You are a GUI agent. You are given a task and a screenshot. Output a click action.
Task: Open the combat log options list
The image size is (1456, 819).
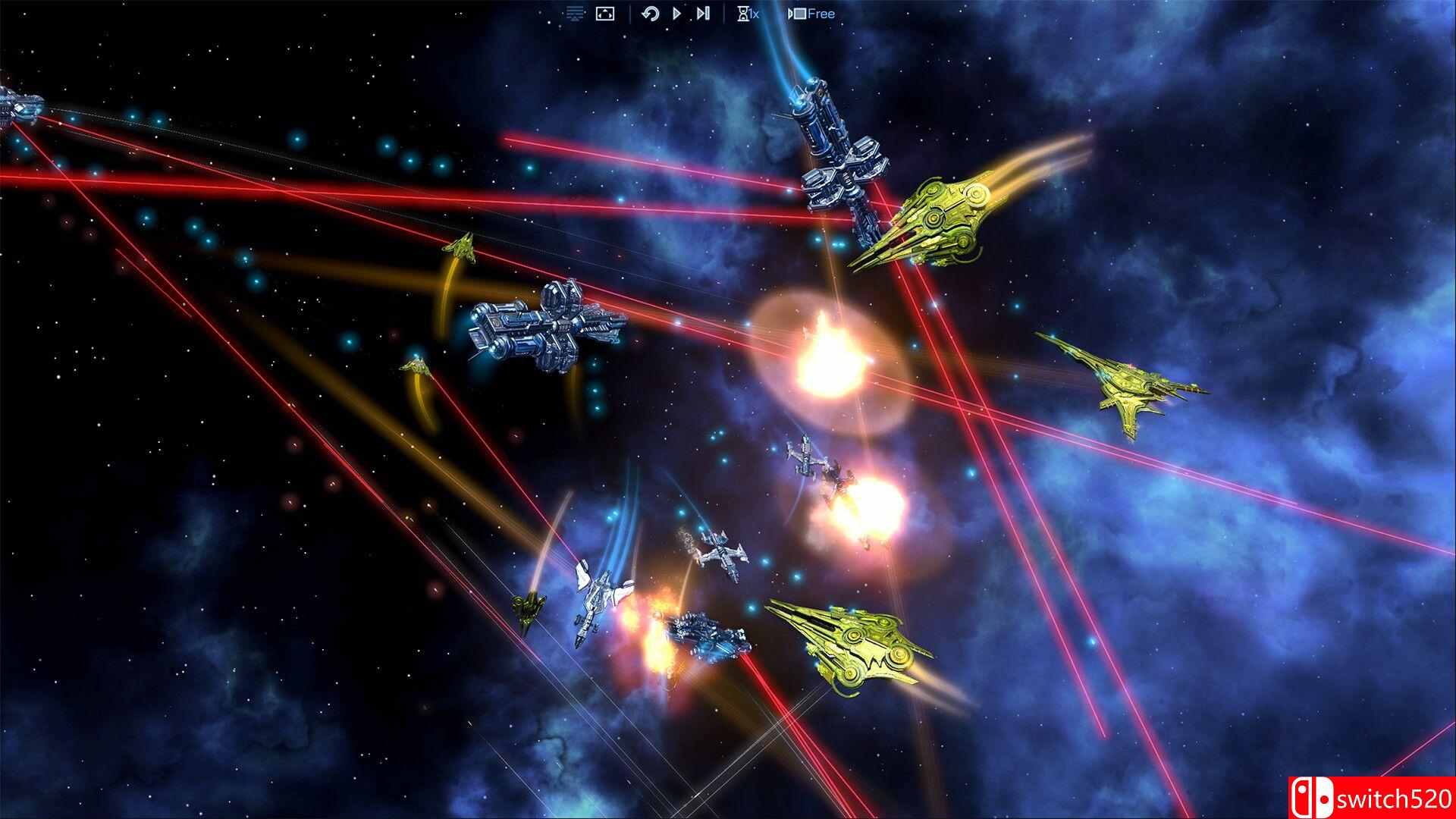(x=576, y=13)
